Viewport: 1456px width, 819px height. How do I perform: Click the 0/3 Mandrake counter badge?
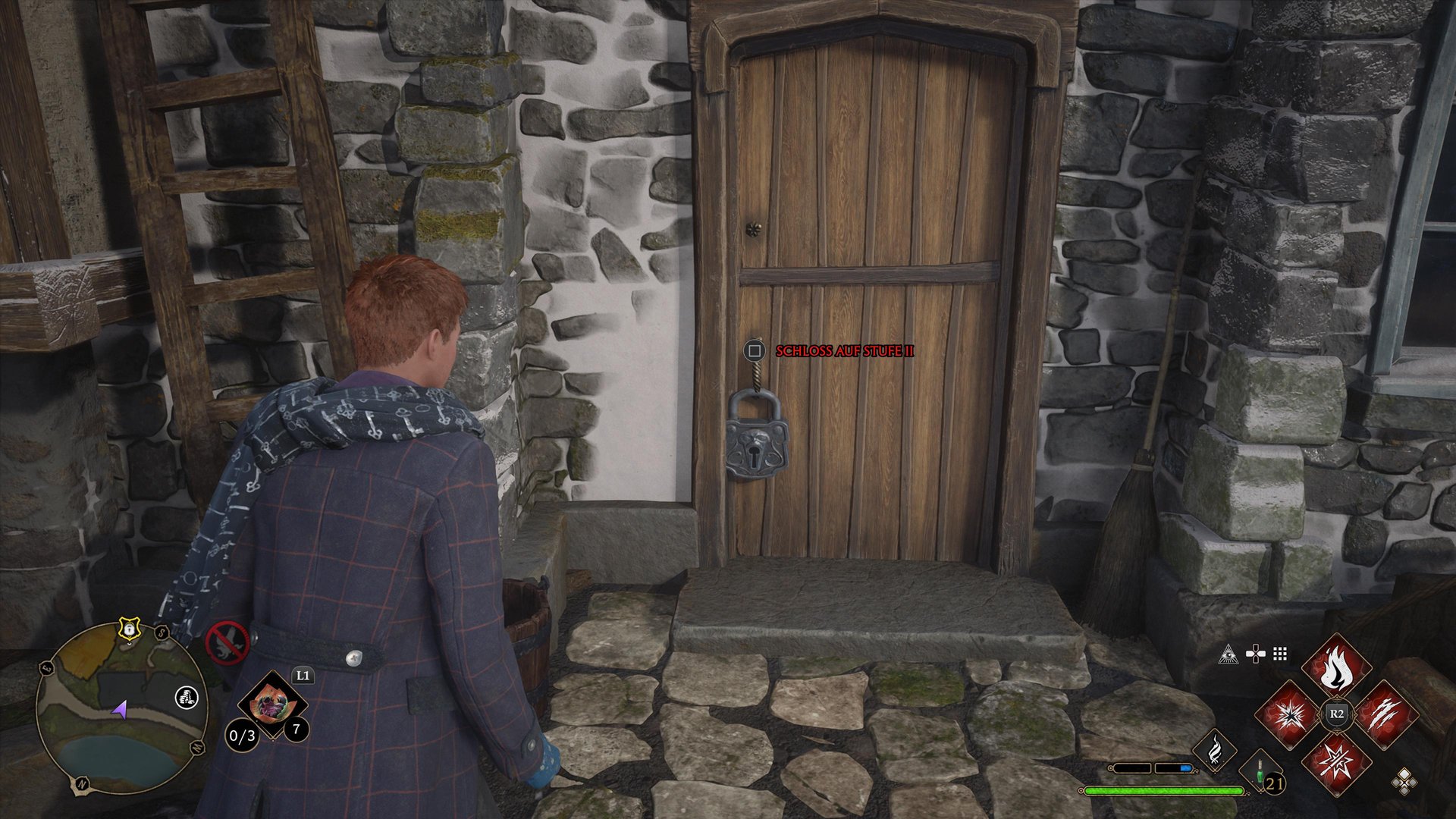pyautogui.click(x=243, y=736)
